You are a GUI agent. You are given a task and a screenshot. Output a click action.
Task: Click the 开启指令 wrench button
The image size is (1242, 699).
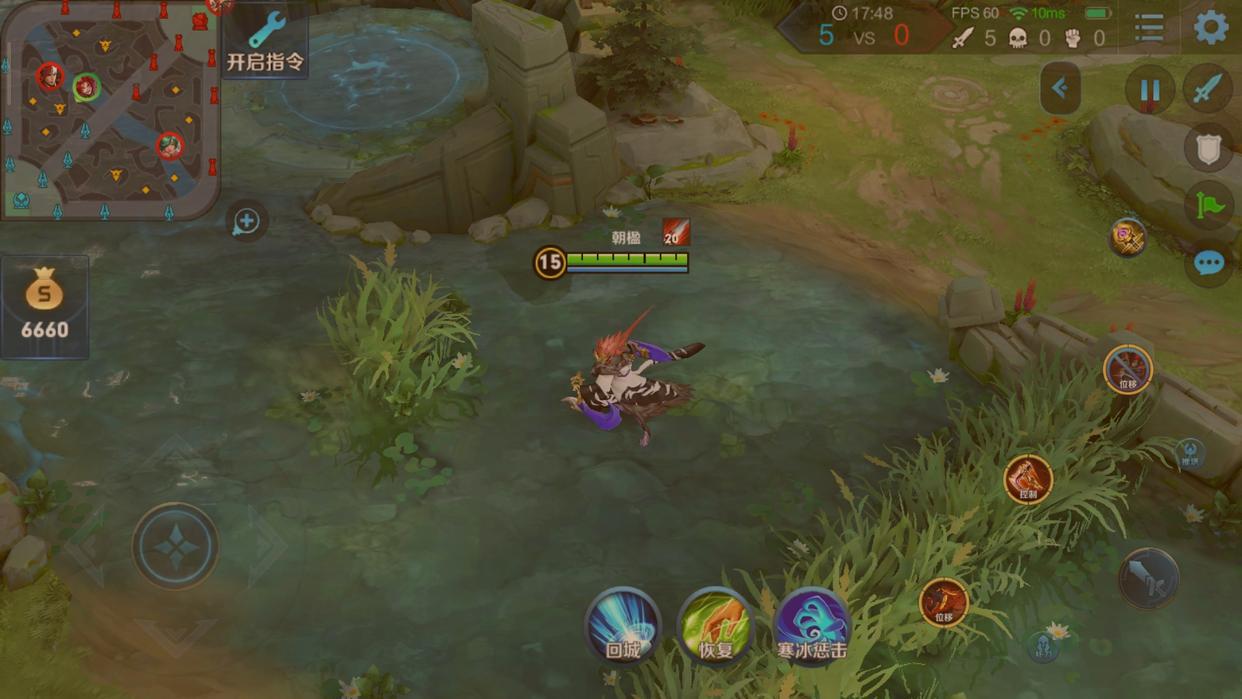tap(265, 41)
